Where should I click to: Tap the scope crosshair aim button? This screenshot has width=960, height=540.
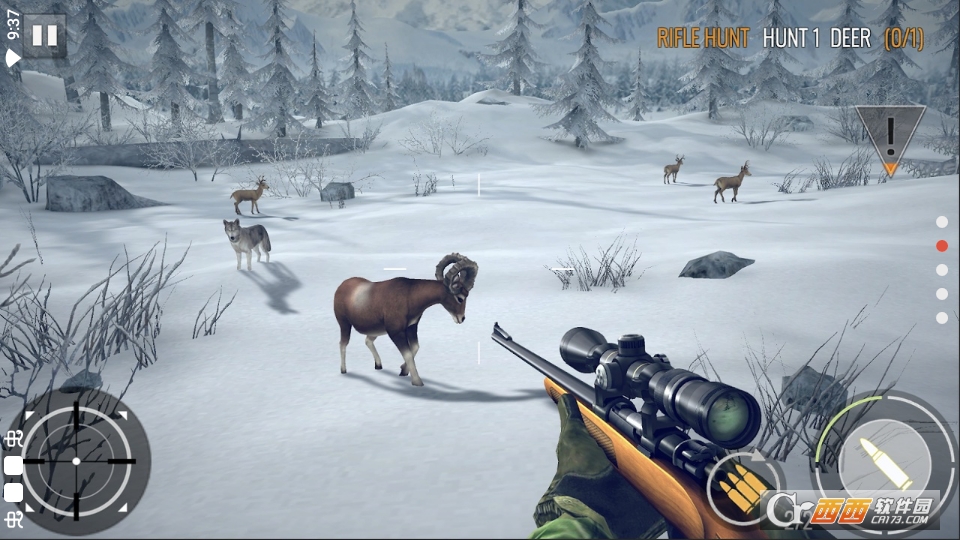(x=77, y=461)
